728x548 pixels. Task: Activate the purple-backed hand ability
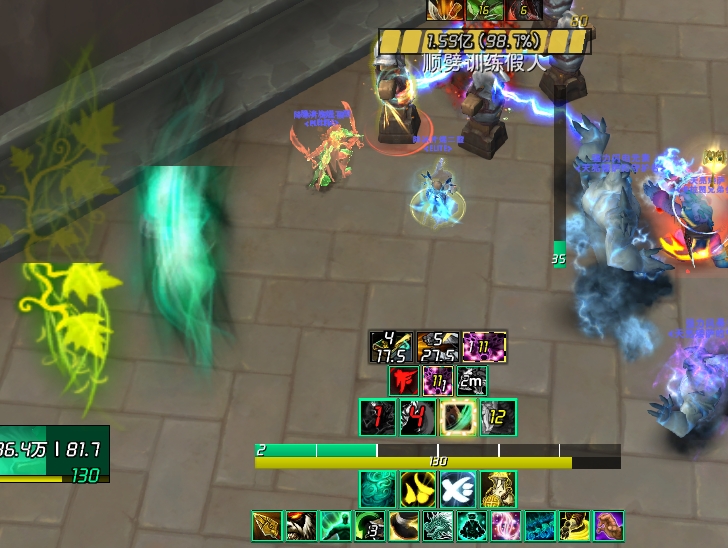pyautogui.click(x=608, y=526)
